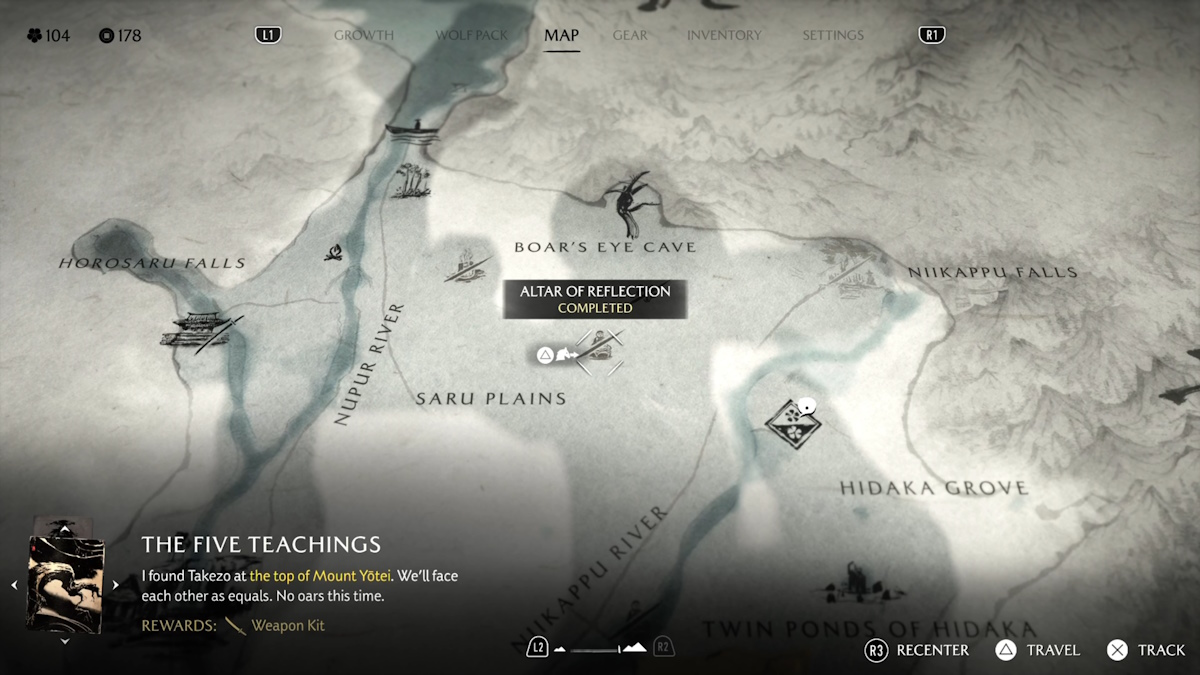Adjust the map zoom slider
Image resolution: width=1200 pixels, height=675 pixels.
[x=600, y=648]
